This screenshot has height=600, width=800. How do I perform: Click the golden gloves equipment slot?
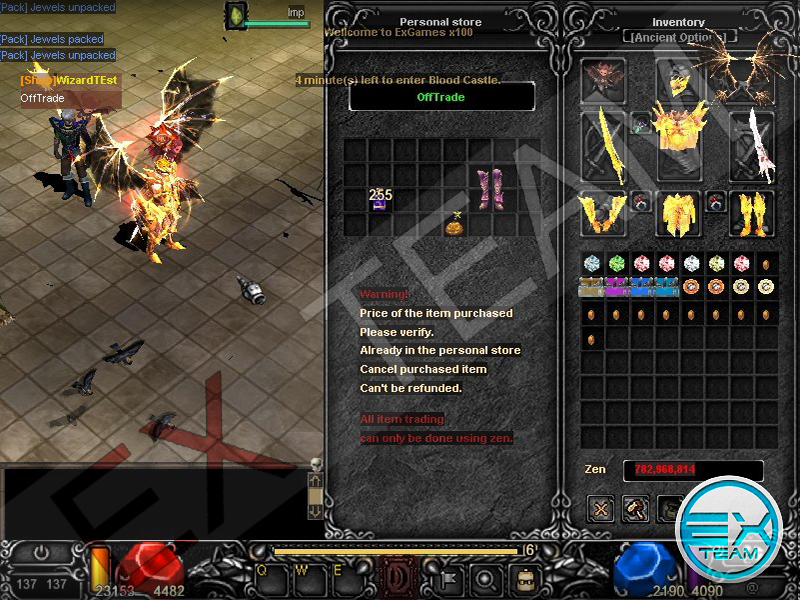[604, 213]
